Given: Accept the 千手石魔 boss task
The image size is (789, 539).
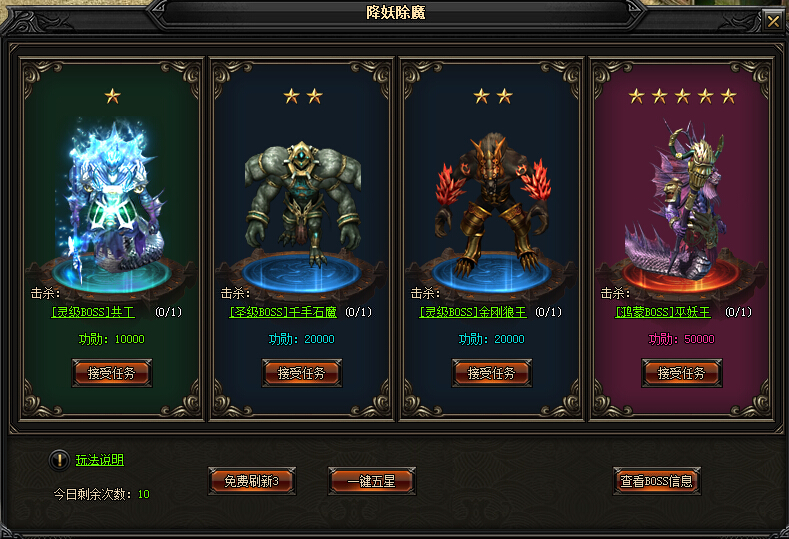Looking at the screenshot, I should pyautogui.click(x=302, y=373).
